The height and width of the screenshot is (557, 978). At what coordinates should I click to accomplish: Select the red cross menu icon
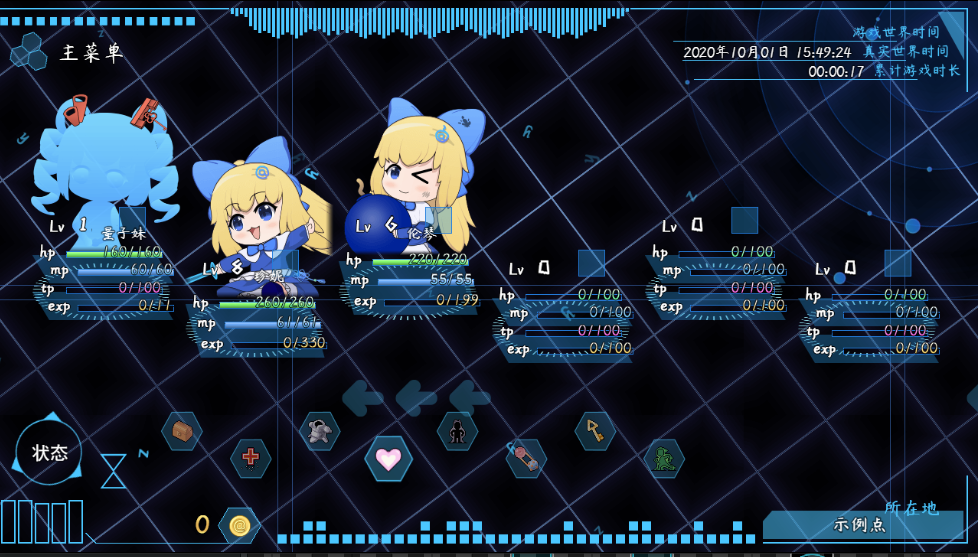250,458
